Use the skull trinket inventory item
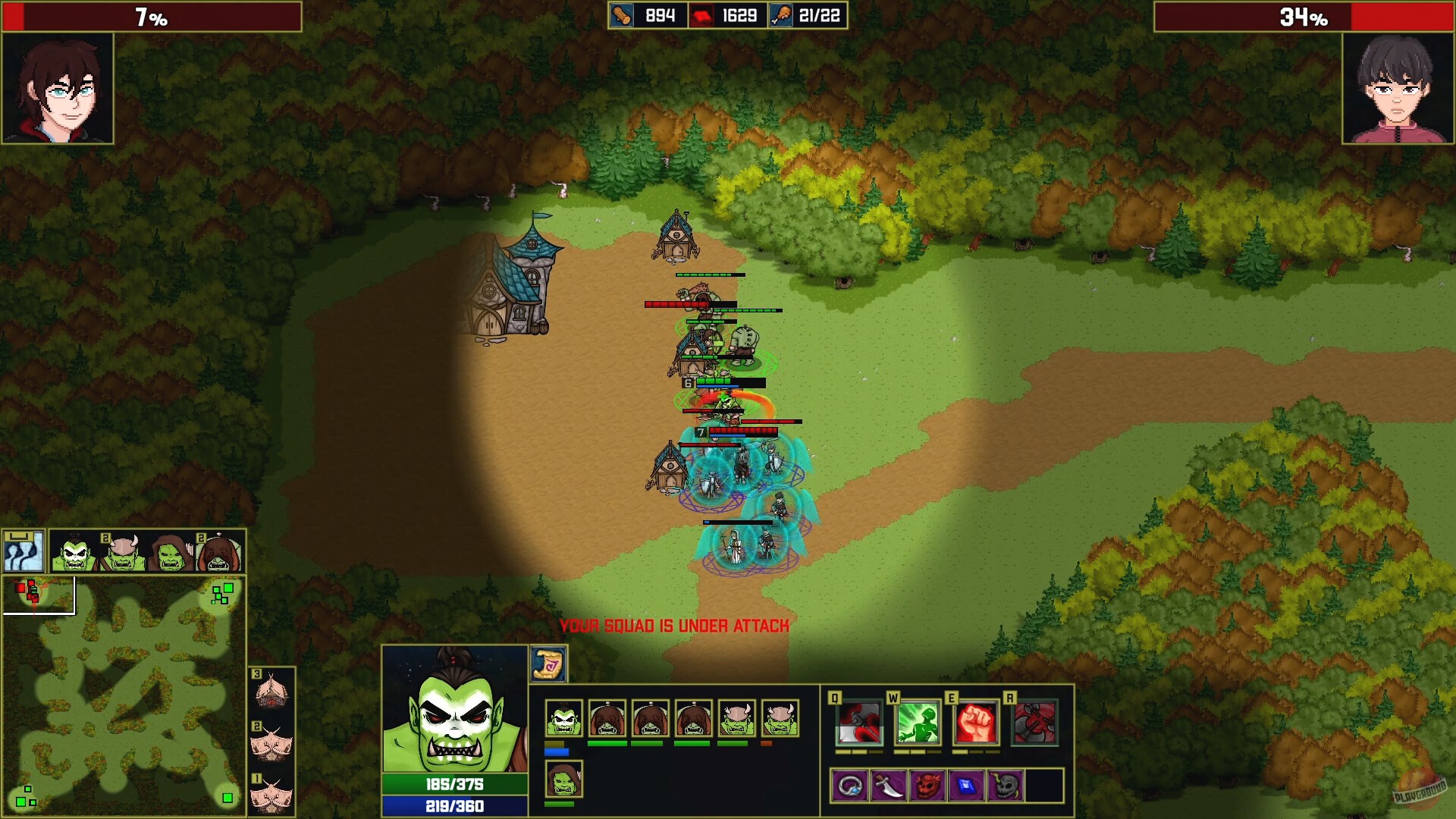The image size is (1456, 819). point(1006,786)
